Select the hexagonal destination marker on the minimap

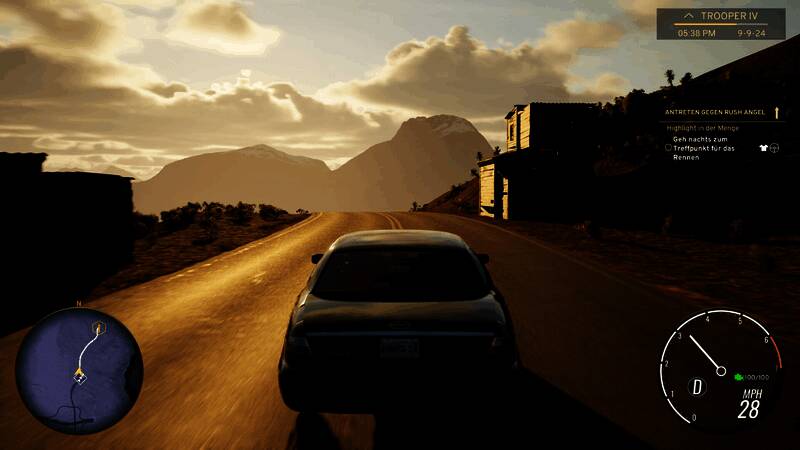[98, 327]
